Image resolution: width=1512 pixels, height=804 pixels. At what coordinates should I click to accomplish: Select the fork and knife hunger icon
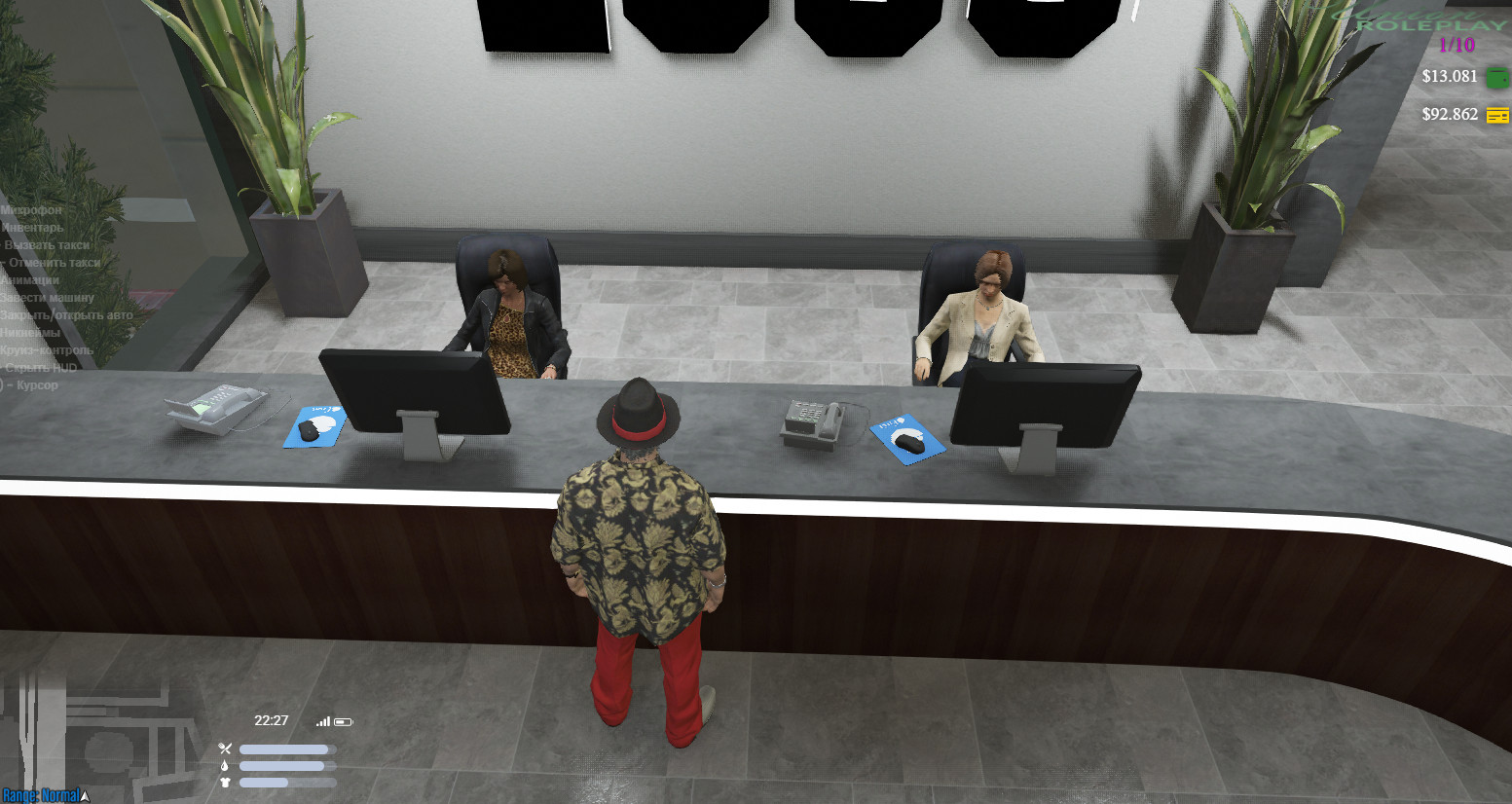click(x=225, y=748)
